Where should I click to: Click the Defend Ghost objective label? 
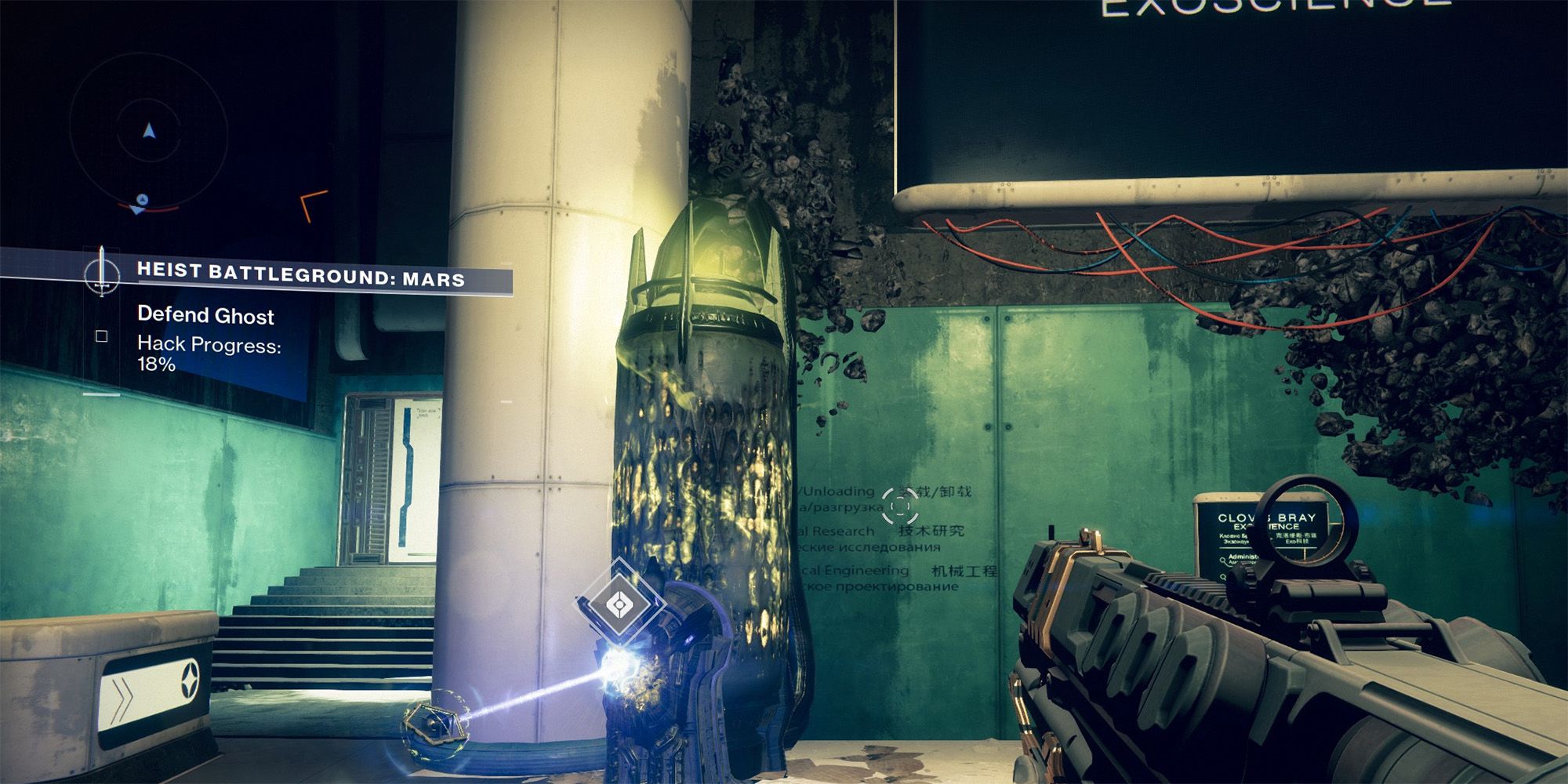pos(205,318)
